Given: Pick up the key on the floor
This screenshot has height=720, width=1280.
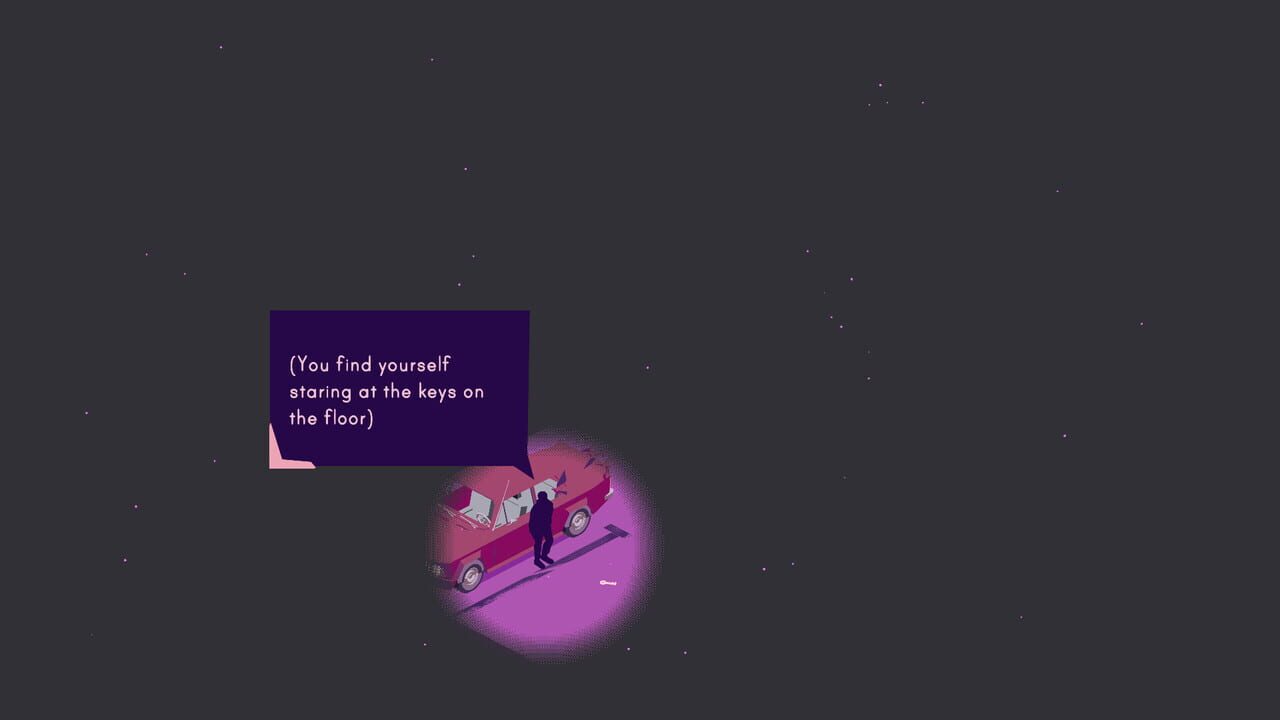Looking at the screenshot, I should tap(607, 582).
